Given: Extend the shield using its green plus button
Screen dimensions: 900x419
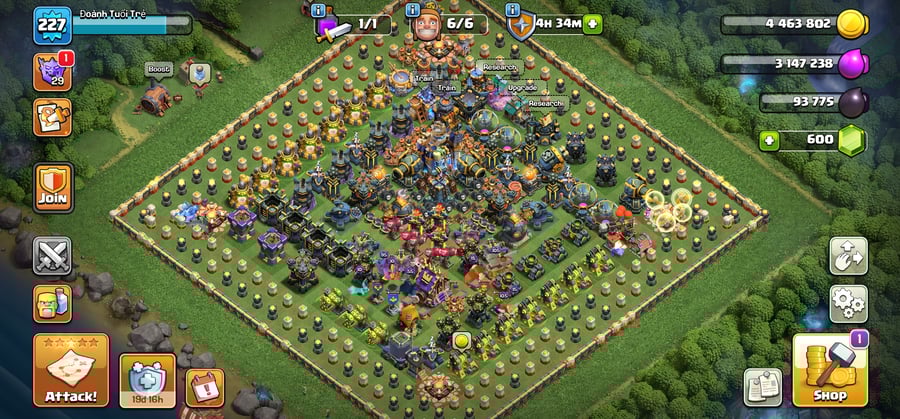Looking at the screenshot, I should click(x=593, y=23).
